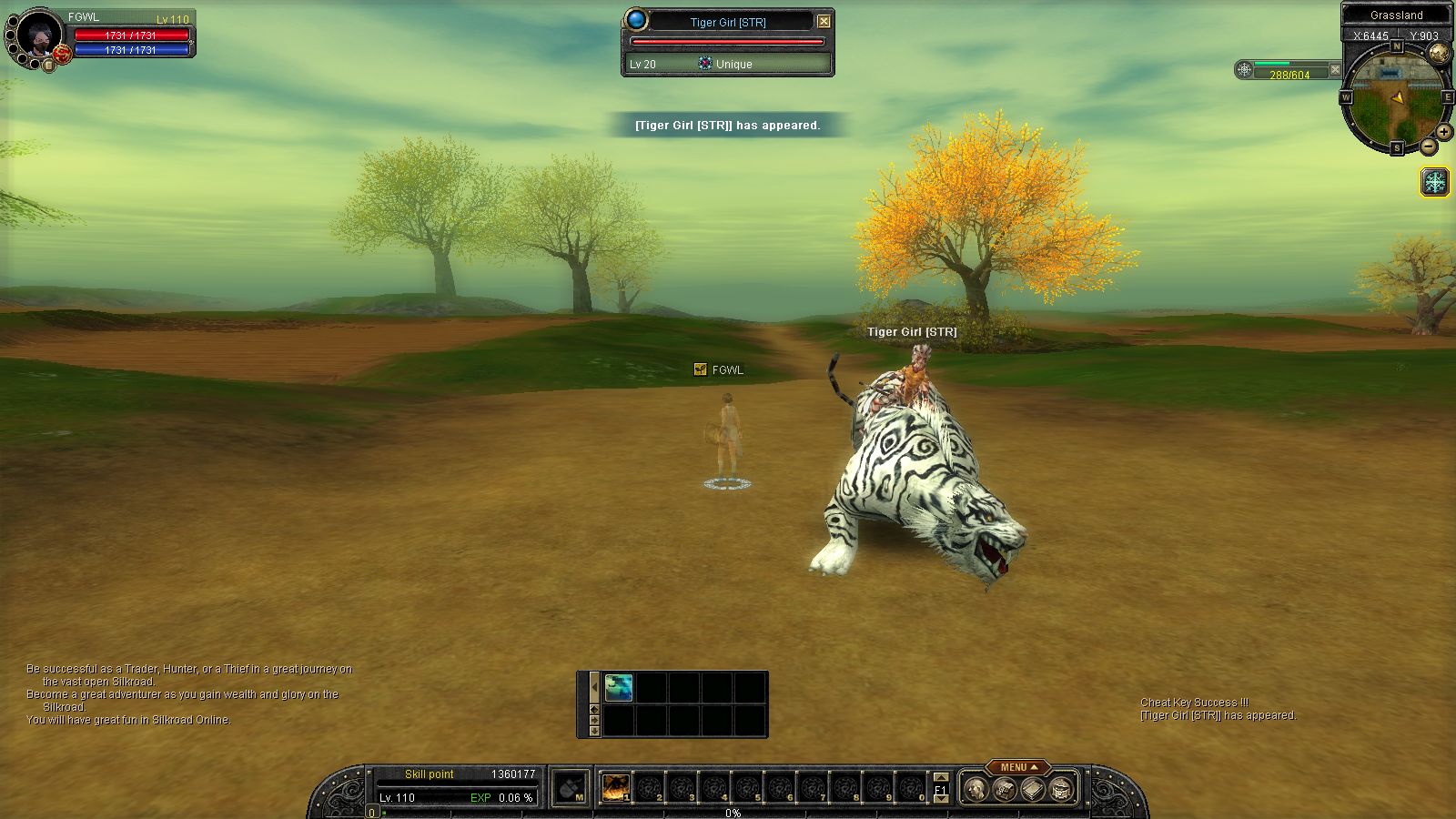Zoom in the minimap with plus button
The width and height of the screenshot is (1456, 819).
click(1444, 132)
